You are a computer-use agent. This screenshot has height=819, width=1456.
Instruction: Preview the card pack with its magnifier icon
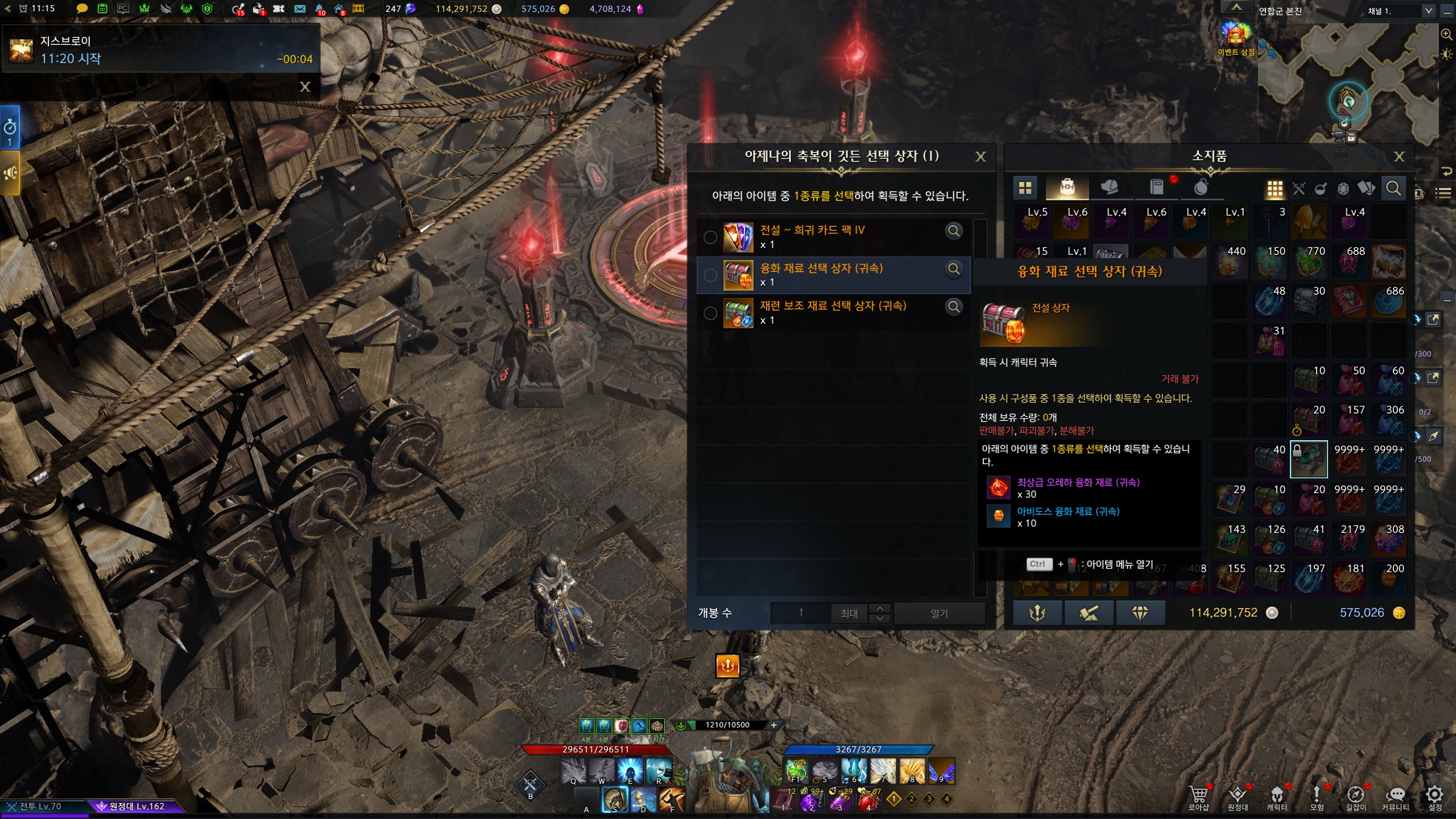click(x=954, y=231)
